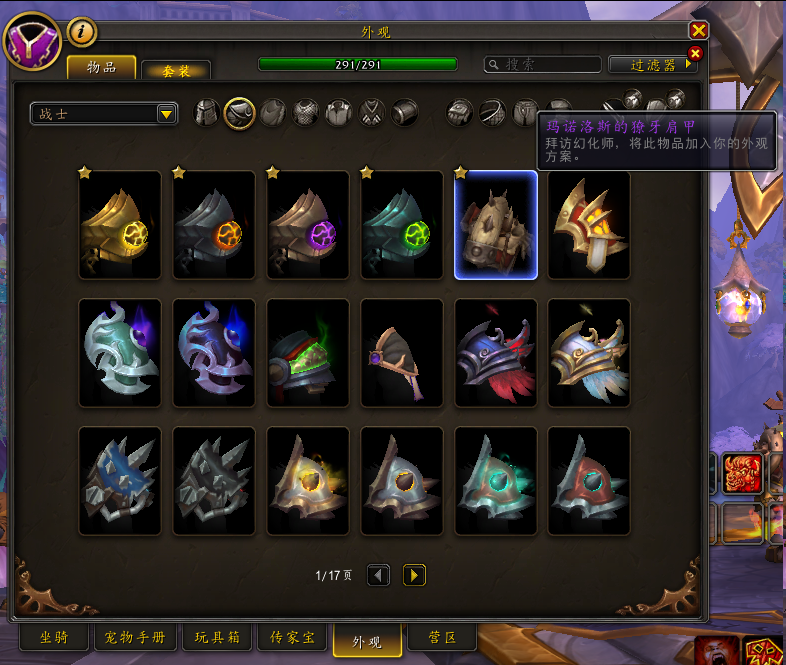Show the 传家宝 heirlooms tab

point(293,637)
